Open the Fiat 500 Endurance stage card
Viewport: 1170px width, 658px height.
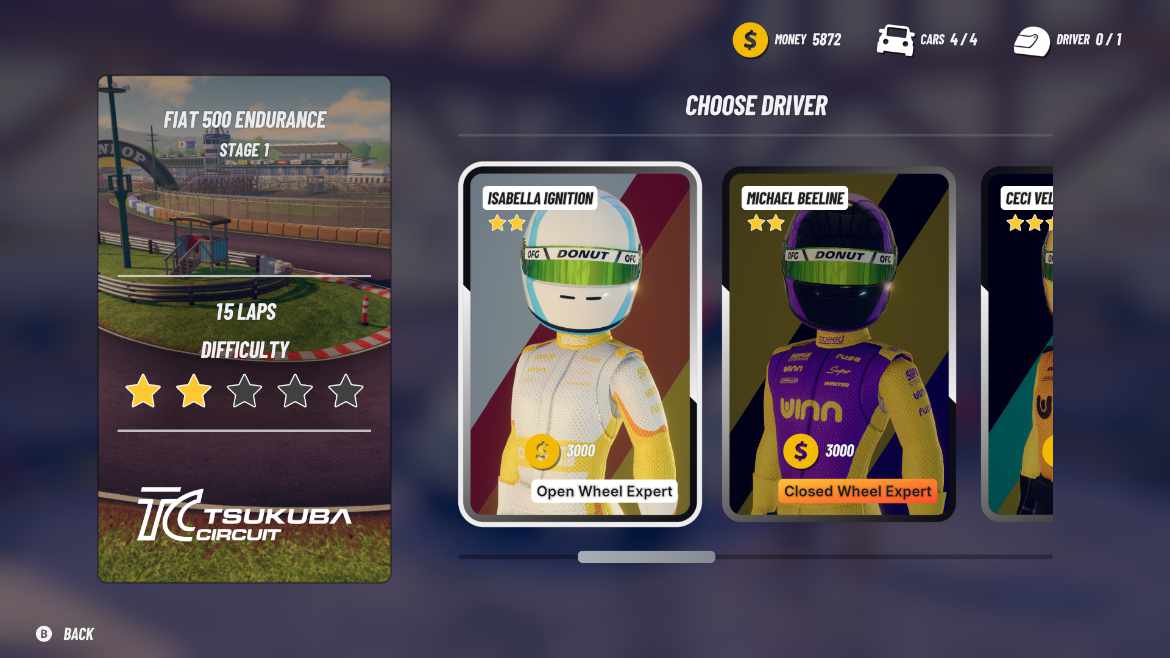click(244, 329)
